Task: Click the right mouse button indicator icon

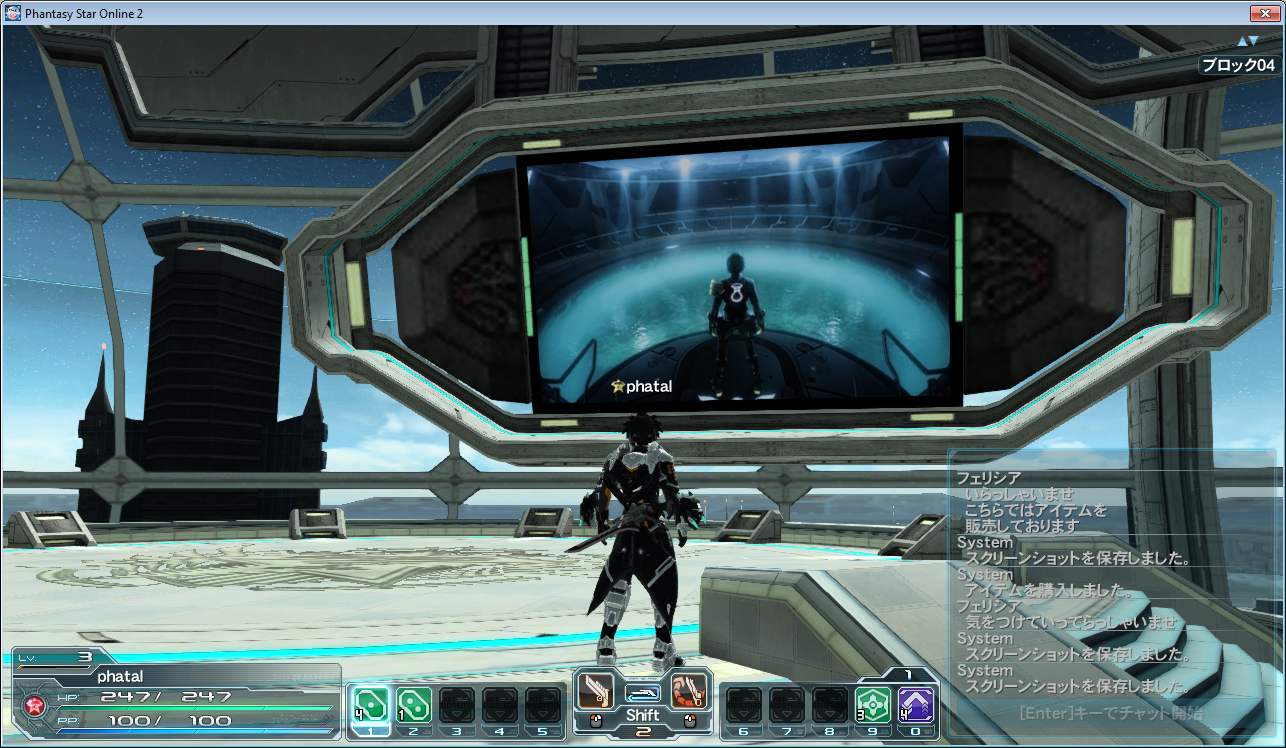Action: [x=689, y=720]
